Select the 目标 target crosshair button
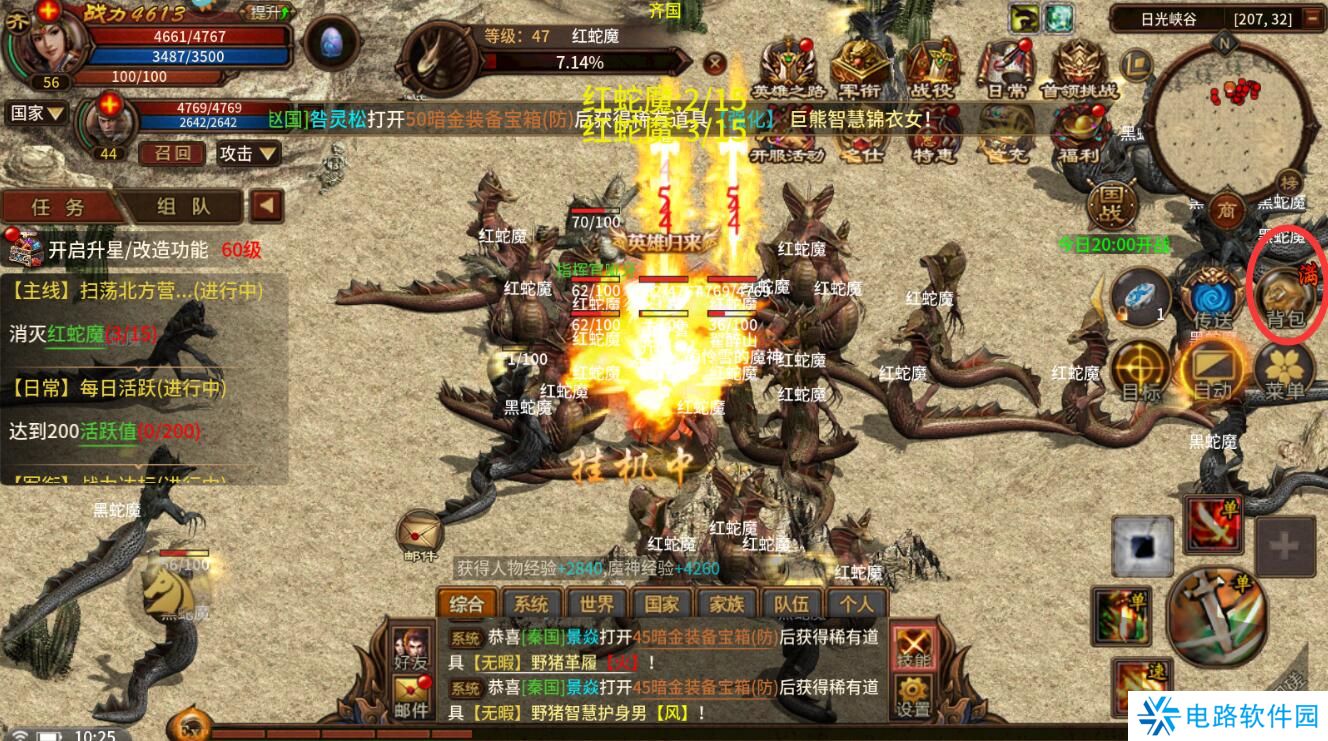 click(x=1141, y=368)
